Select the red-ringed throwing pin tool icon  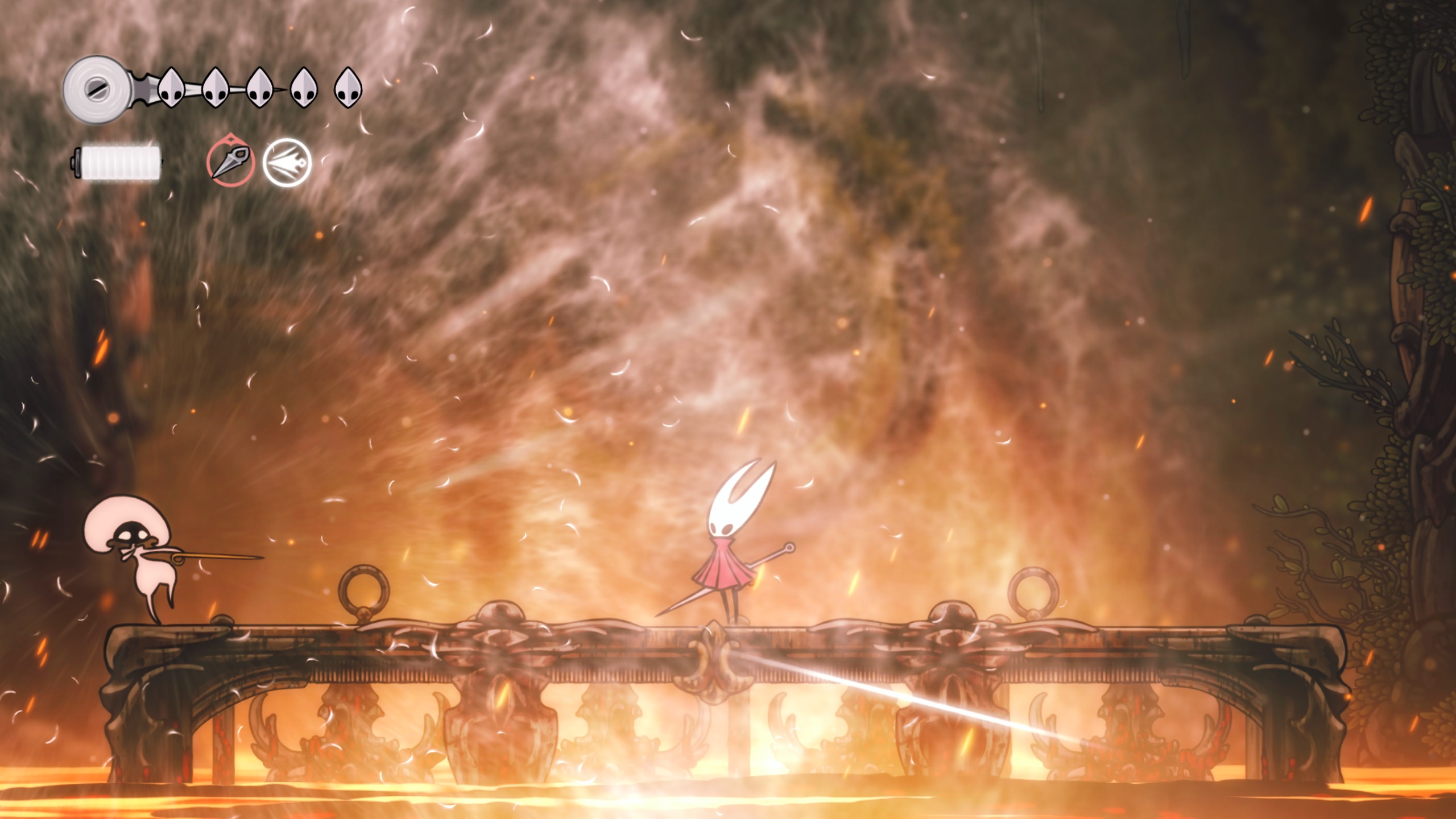point(230,162)
